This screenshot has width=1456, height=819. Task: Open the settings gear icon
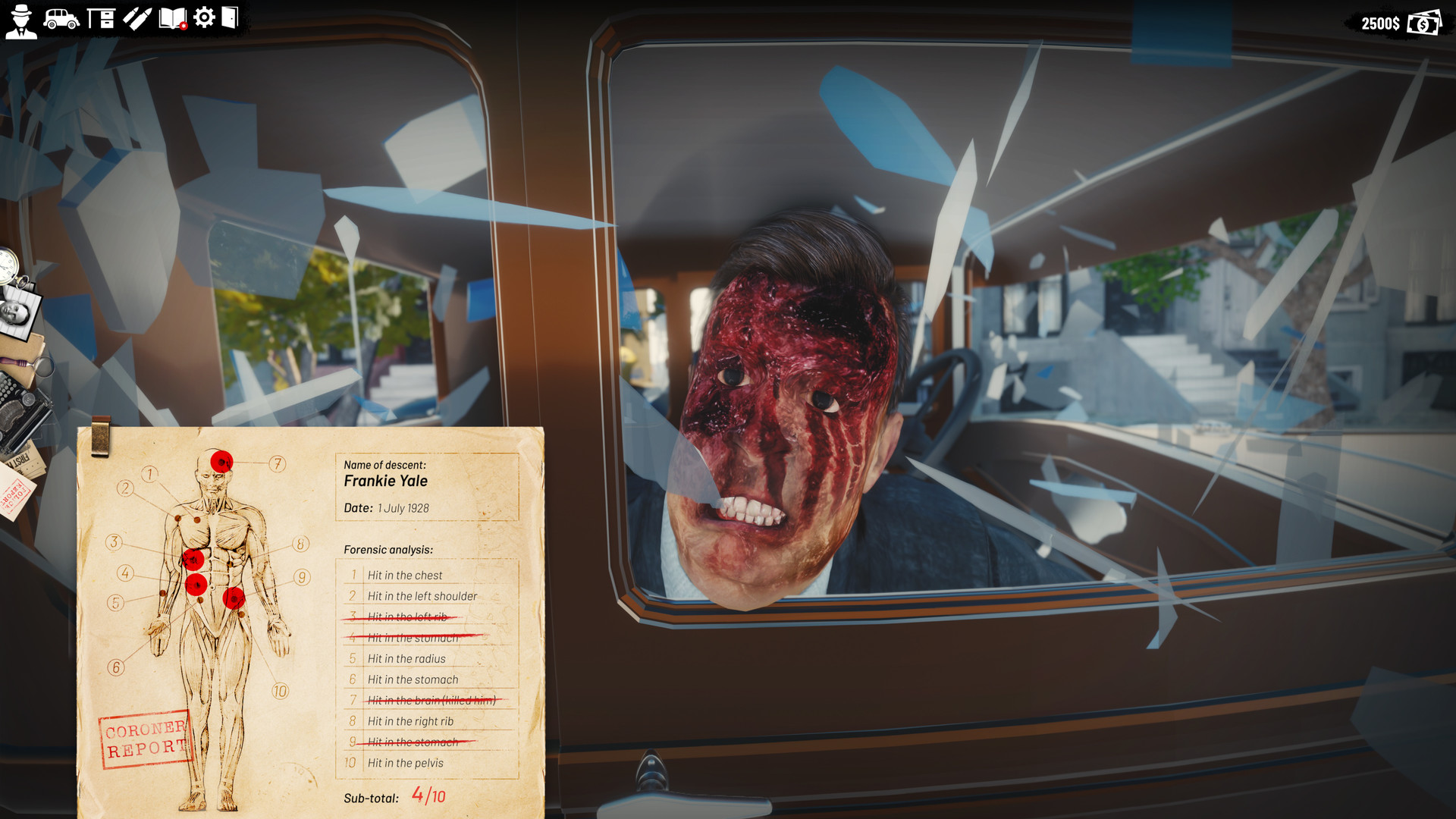(202, 17)
